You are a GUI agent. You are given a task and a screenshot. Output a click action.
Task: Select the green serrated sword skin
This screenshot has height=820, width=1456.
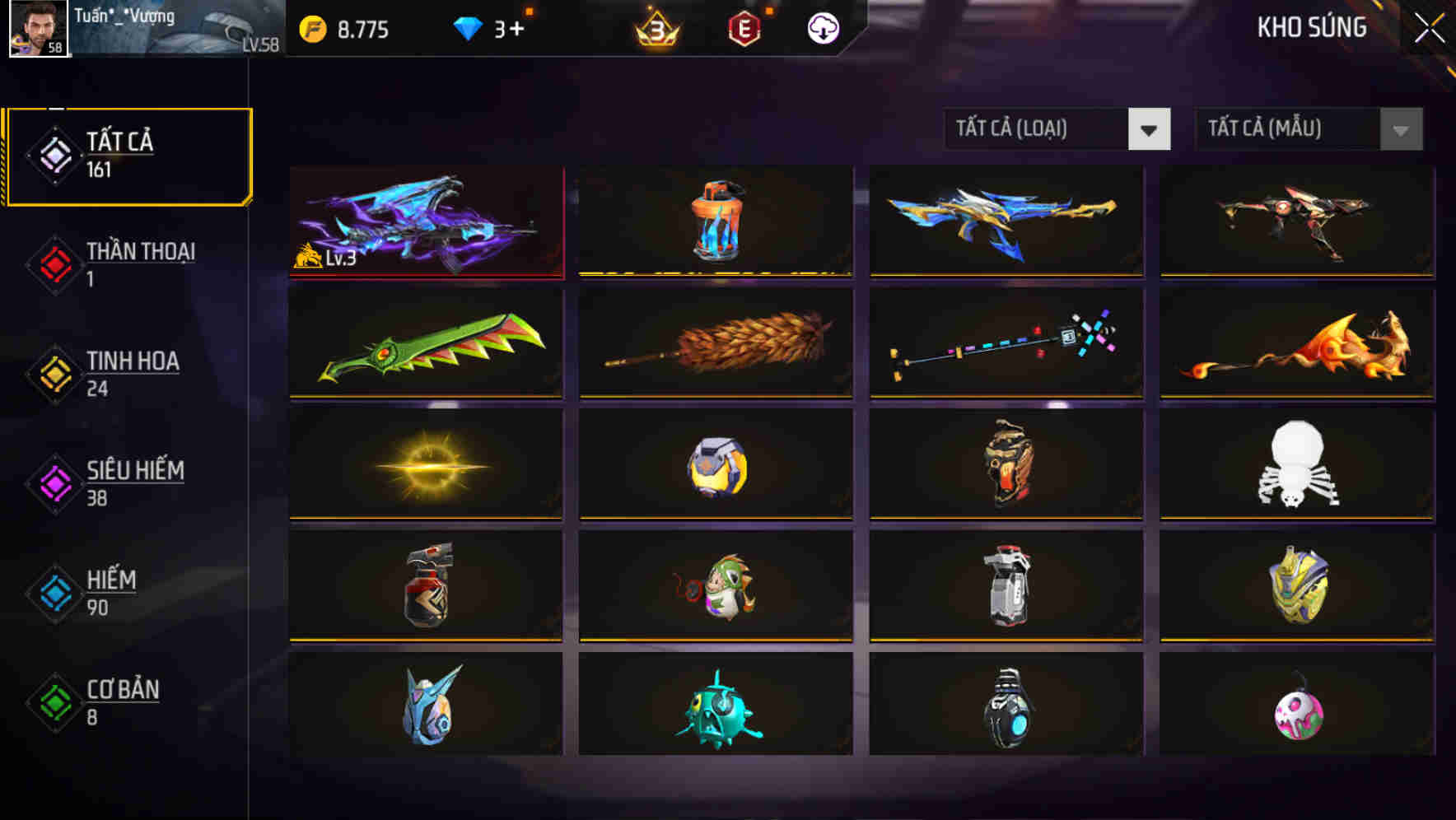point(426,343)
